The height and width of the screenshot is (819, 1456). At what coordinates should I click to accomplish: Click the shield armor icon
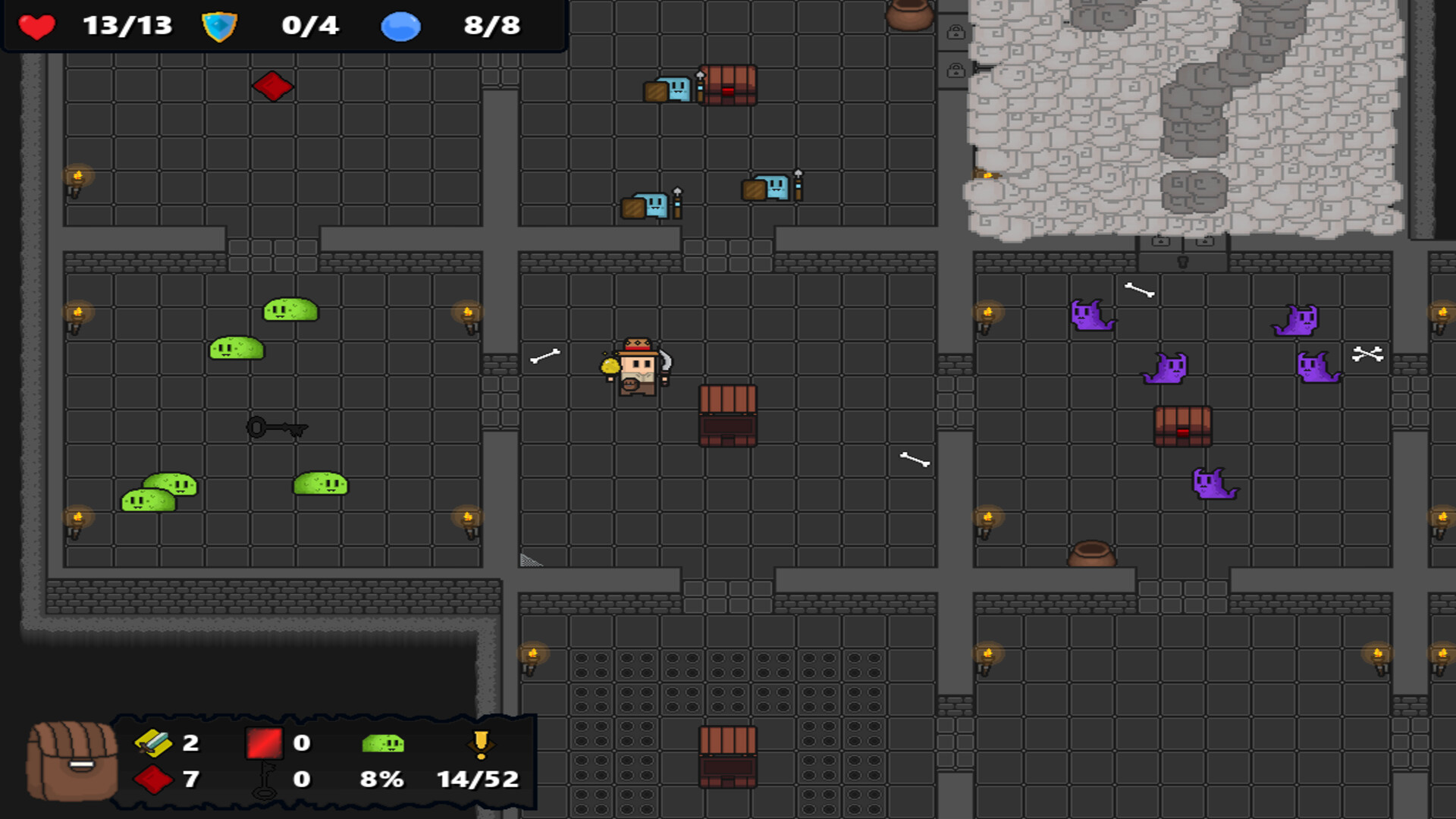pos(218,27)
